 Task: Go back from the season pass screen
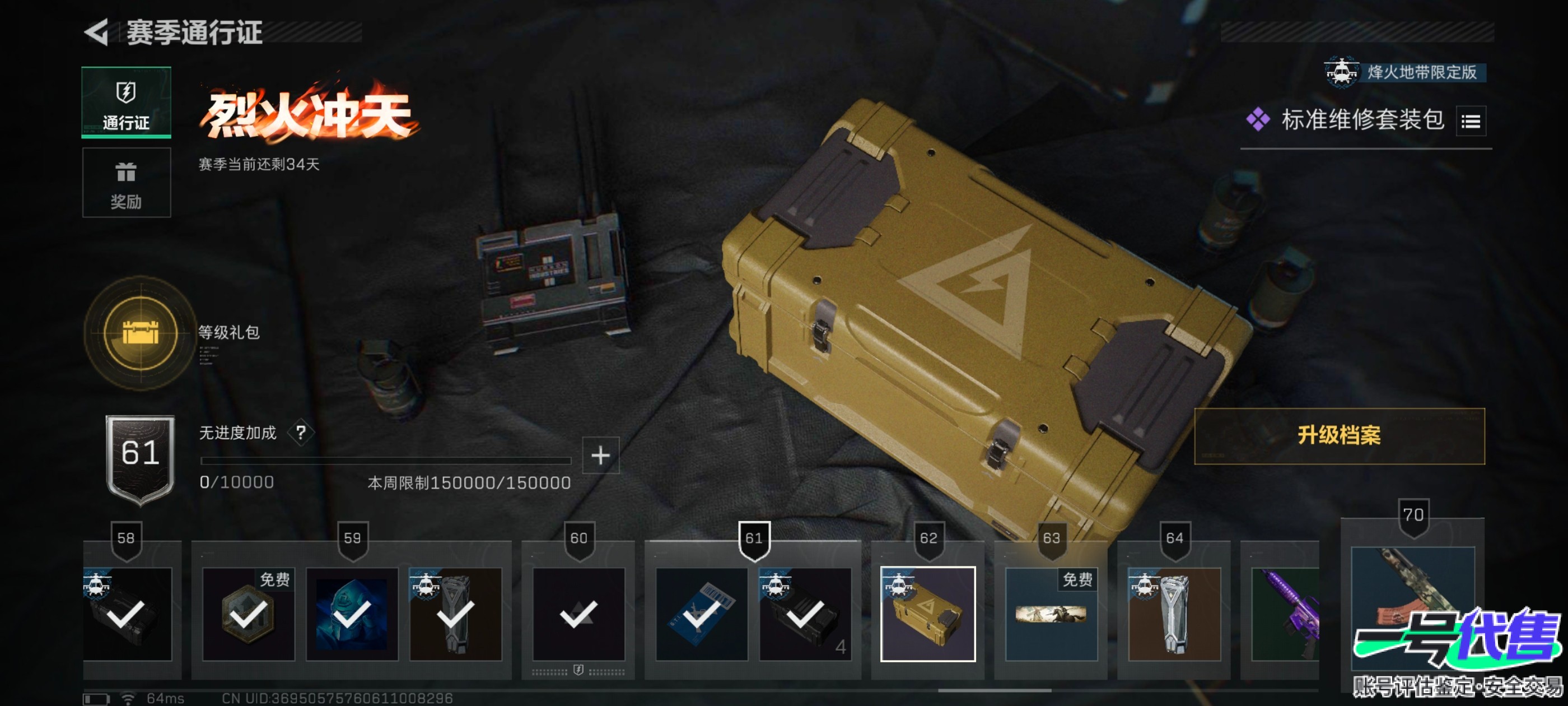coord(97,32)
